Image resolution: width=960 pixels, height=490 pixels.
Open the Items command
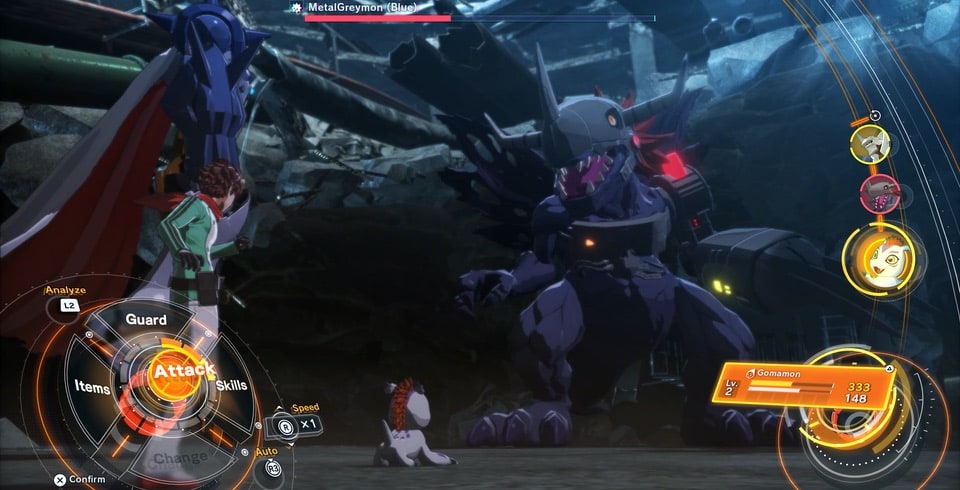click(92, 385)
